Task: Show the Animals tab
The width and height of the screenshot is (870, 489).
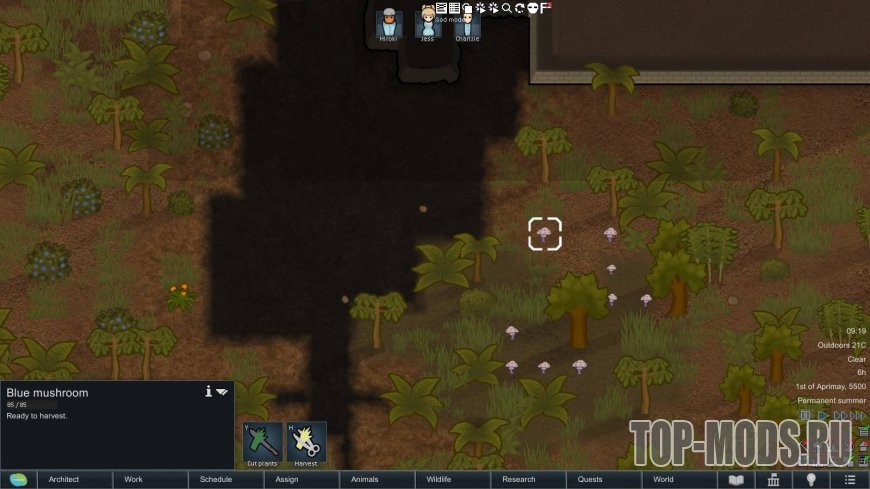Action: click(365, 480)
